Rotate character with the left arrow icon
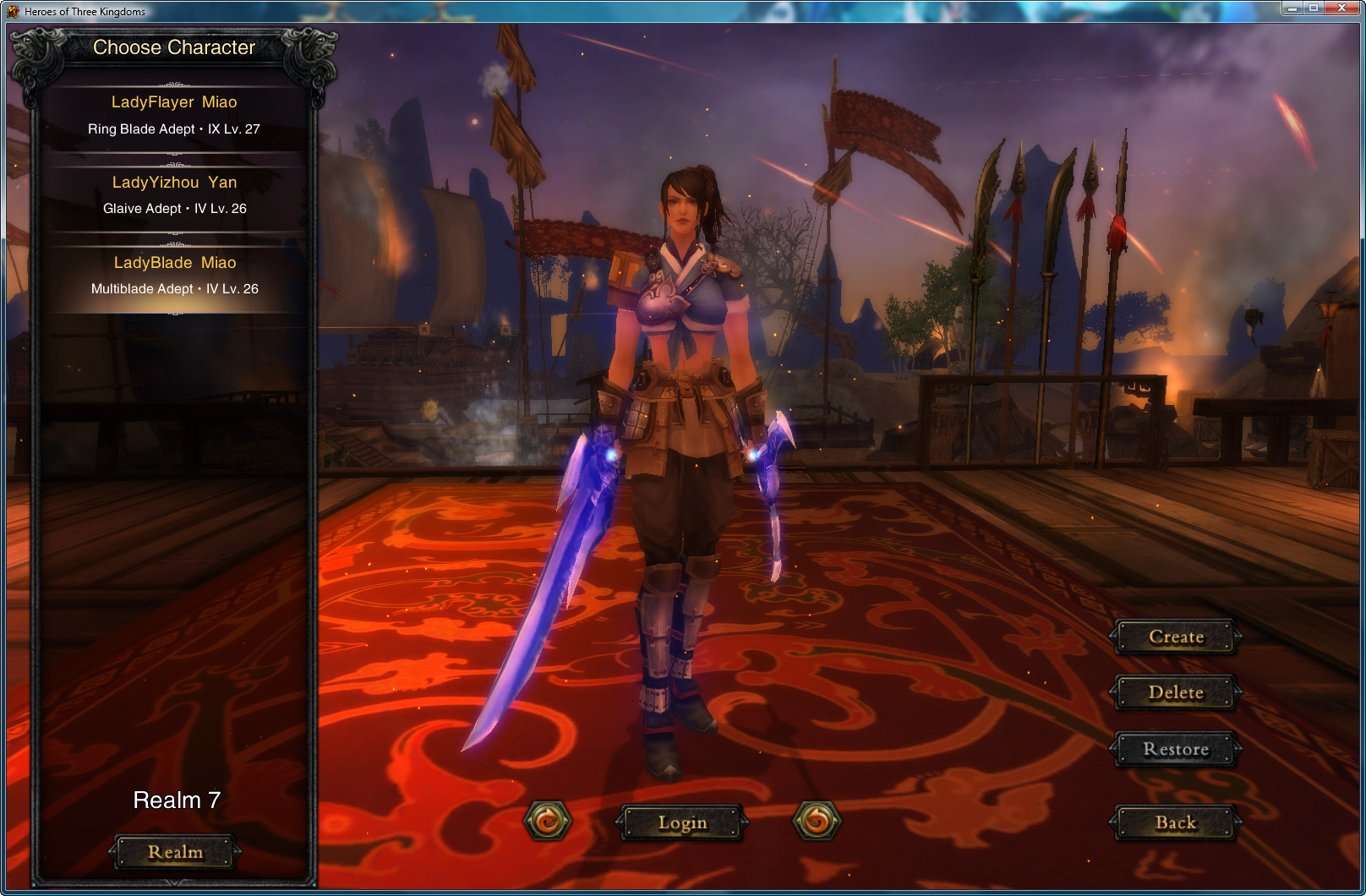This screenshot has height=896, width=1366. coord(548,821)
